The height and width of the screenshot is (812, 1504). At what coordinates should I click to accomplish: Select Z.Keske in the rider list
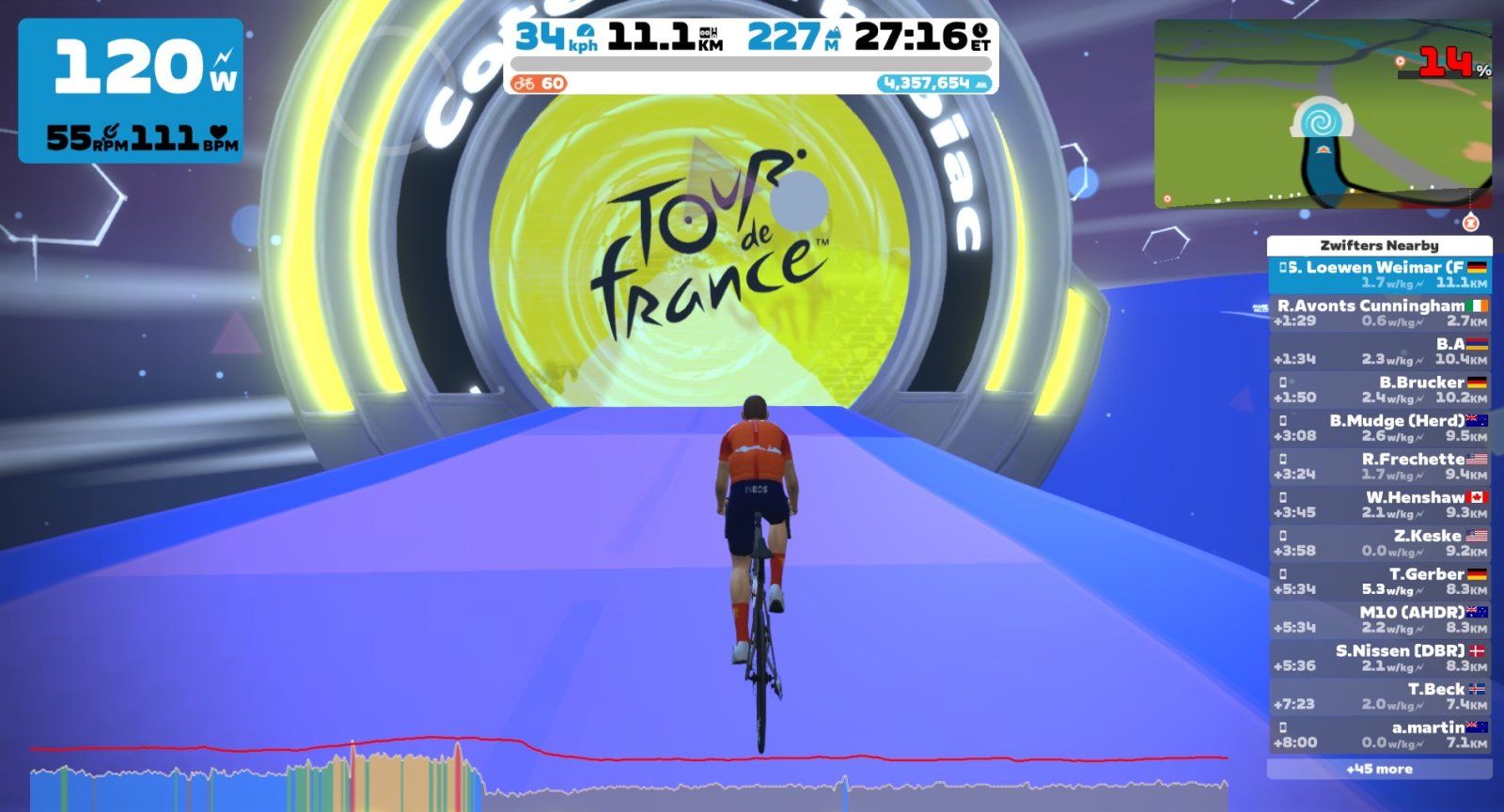coord(1379,543)
